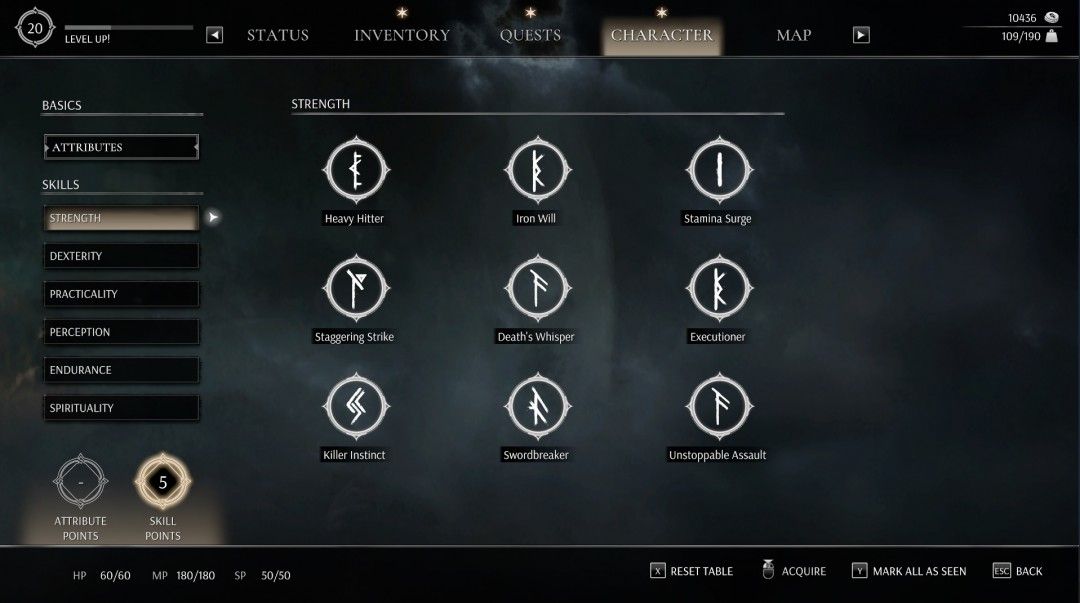
Task: Pick the Stamina Surge skill rune
Action: (718, 171)
